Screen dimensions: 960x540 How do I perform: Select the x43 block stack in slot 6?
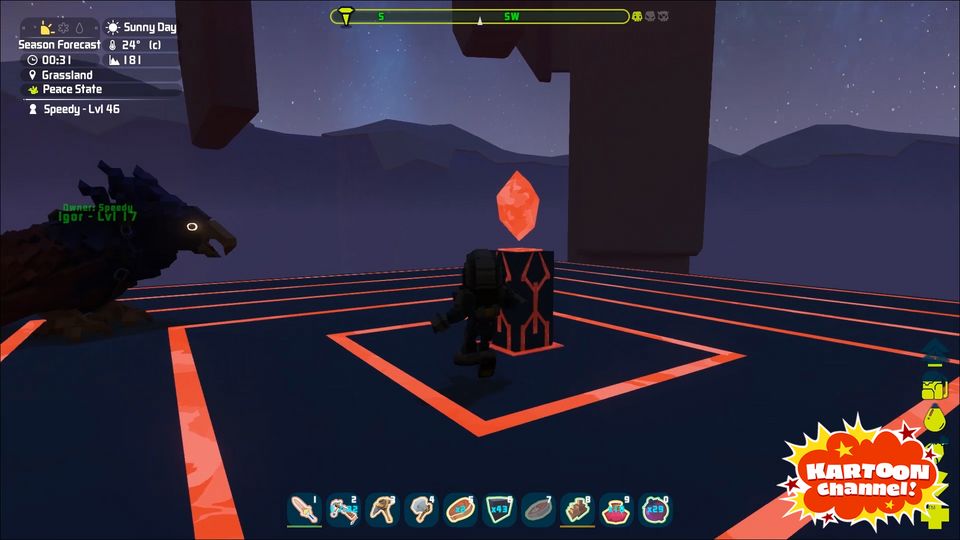[x=499, y=509]
